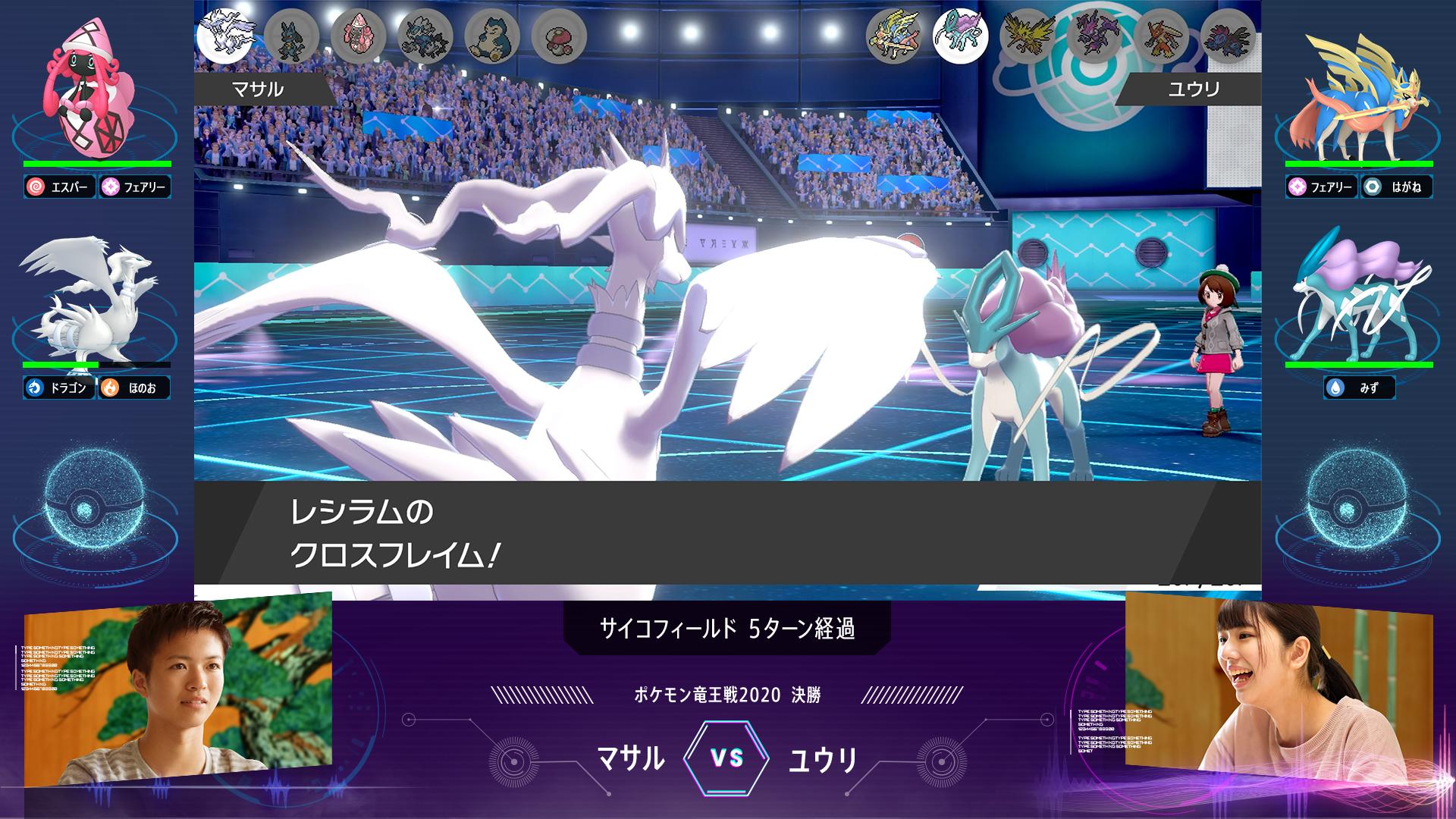Select the purple Naganadel icon
The height and width of the screenshot is (819, 1456).
tap(1094, 36)
